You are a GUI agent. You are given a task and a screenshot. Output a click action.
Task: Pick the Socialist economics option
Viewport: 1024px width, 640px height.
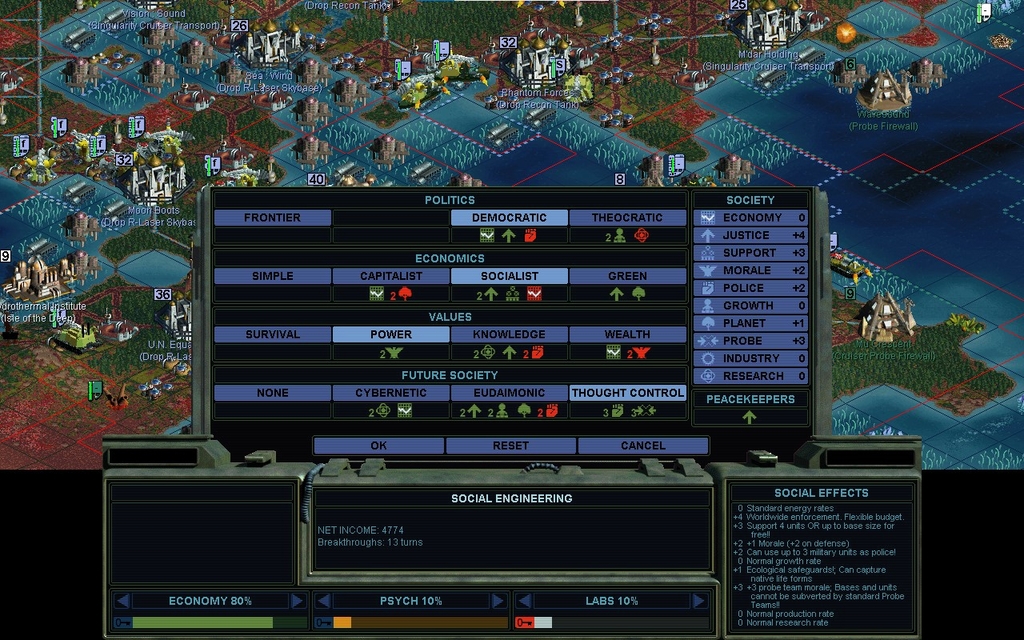[x=509, y=276]
